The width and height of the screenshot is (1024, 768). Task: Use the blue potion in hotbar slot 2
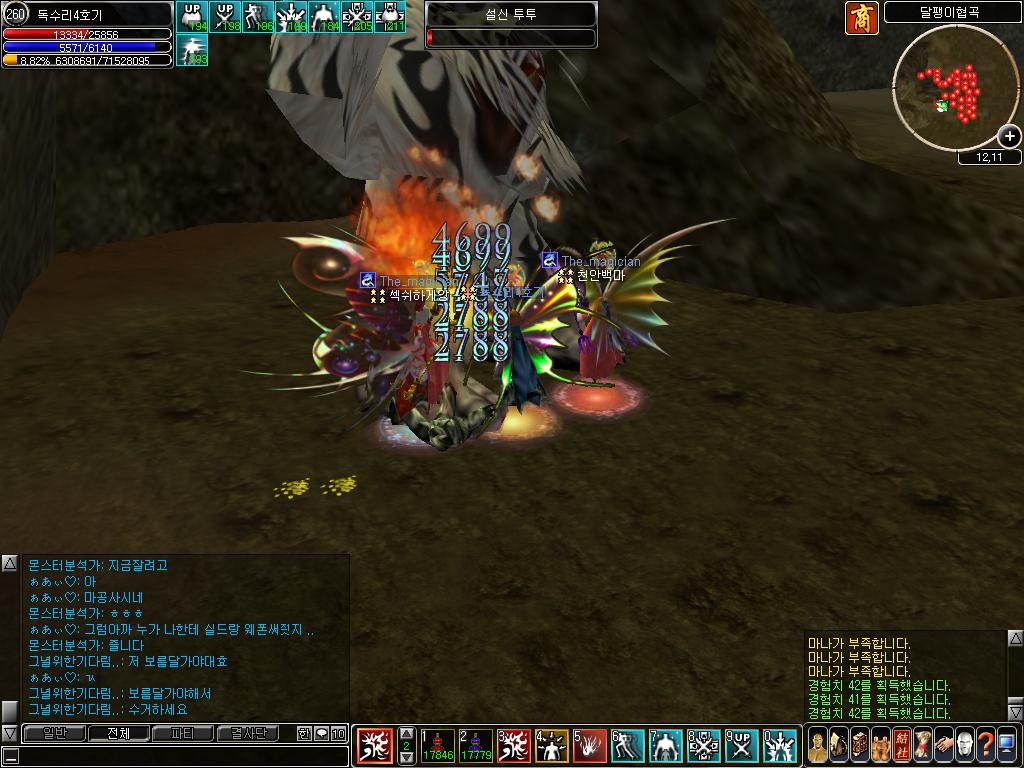475,745
